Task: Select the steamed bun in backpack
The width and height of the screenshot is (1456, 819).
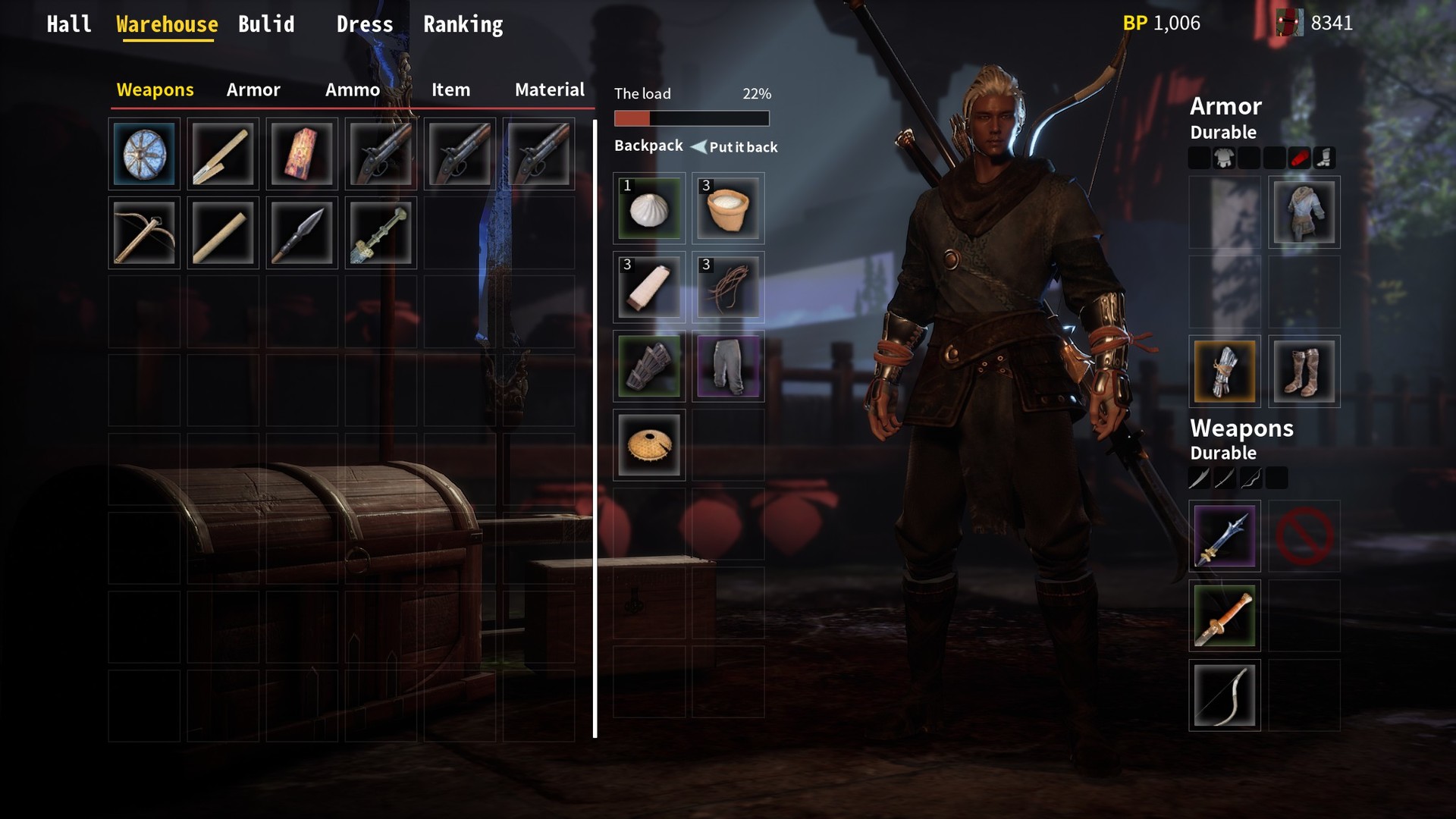Action: [649, 209]
